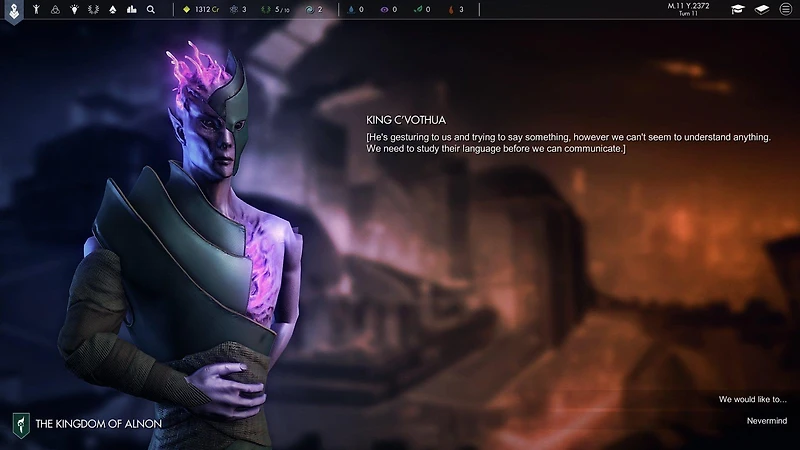Click the magnifying glass search icon
Viewport: 800px width, 450px height.
tap(151, 9)
